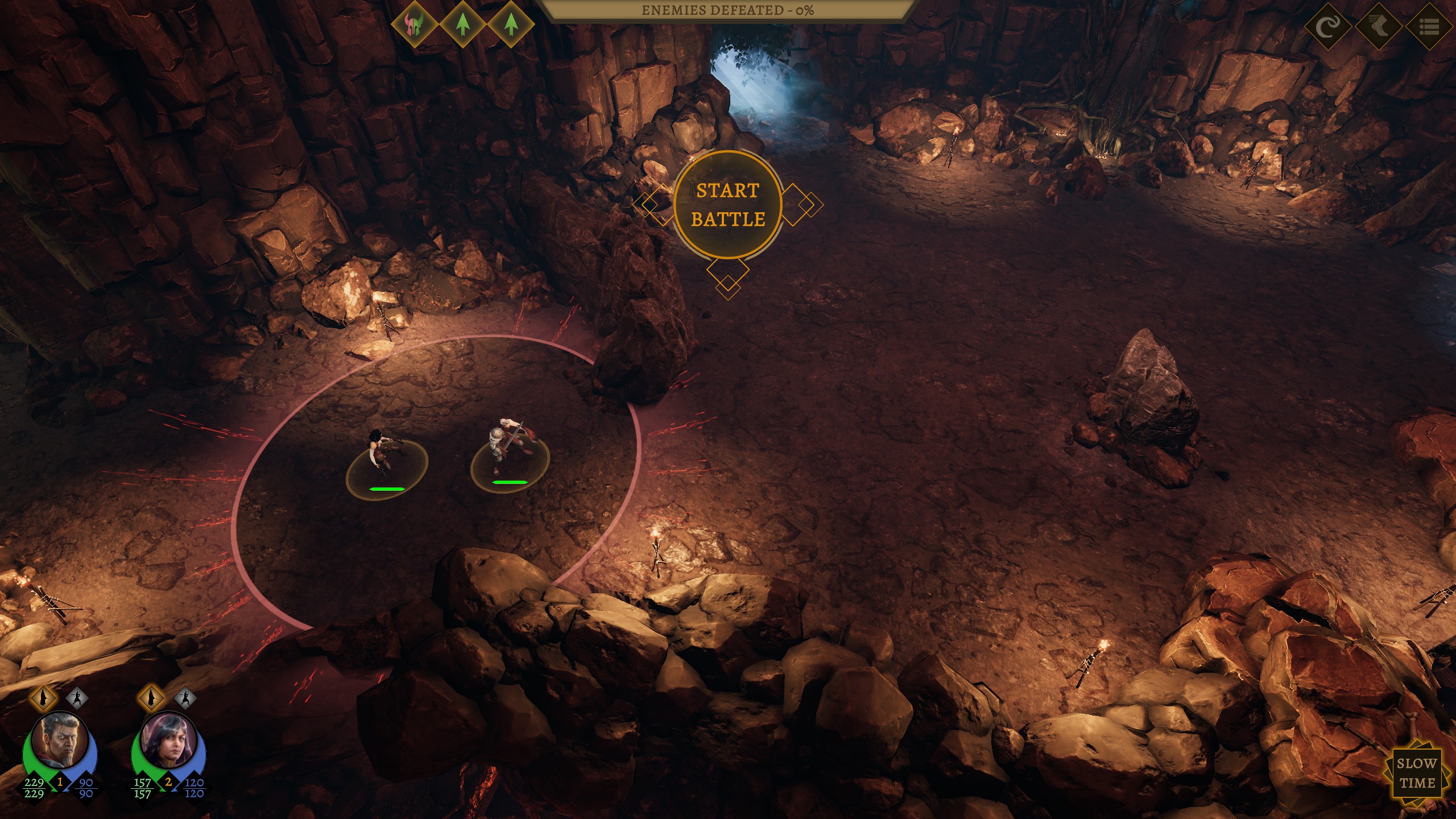This screenshot has width=1456, height=819.
Task: Select the red-green winged helmet icon
Action: 415,24
